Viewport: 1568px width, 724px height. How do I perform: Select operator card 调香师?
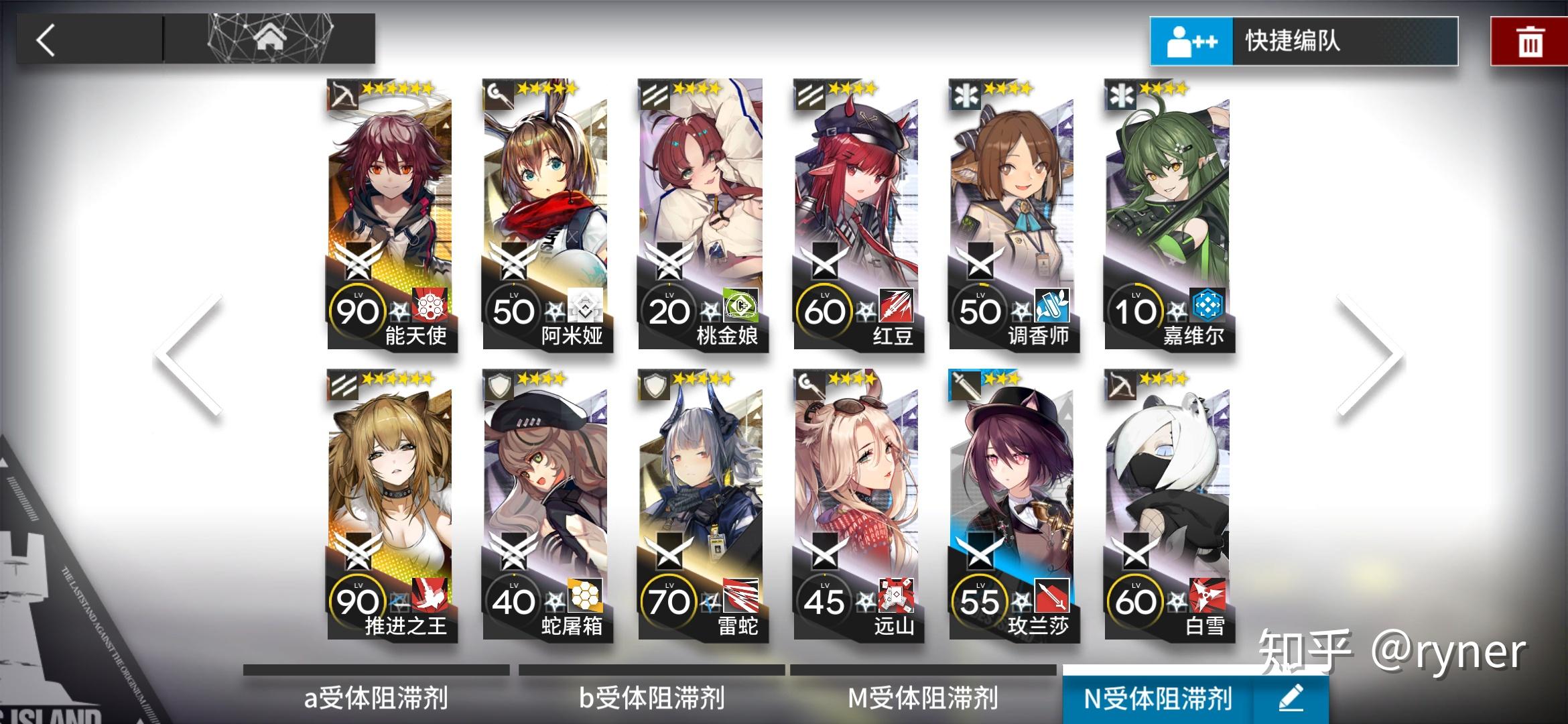[x=1012, y=215]
